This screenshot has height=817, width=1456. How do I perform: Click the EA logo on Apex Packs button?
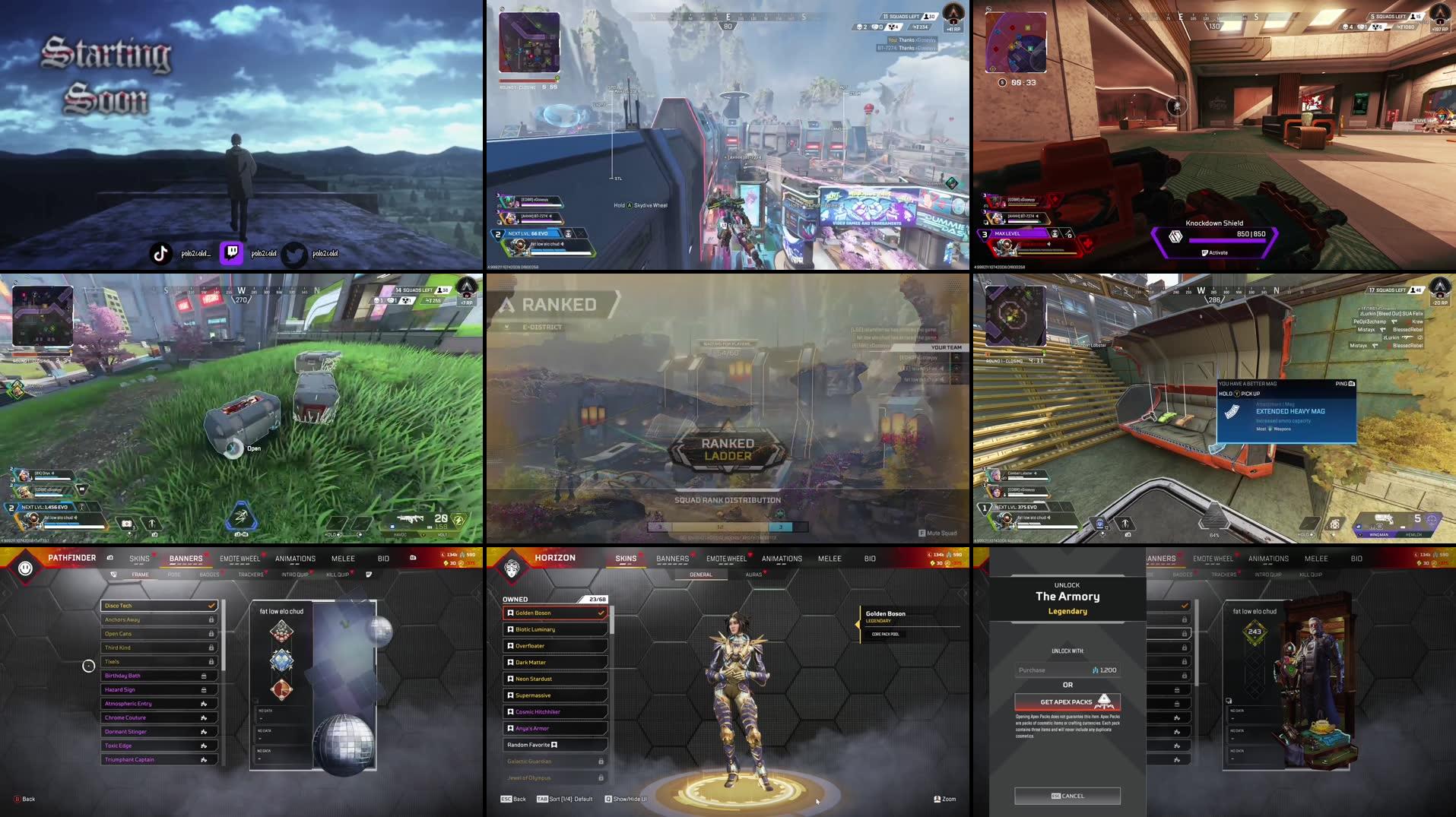pos(1105,702)
